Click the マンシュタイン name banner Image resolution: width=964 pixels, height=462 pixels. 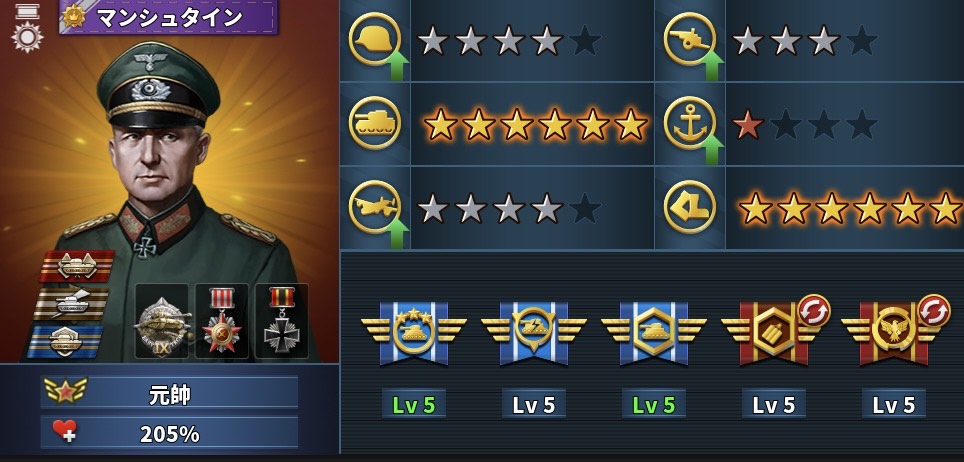pos(168,17)
